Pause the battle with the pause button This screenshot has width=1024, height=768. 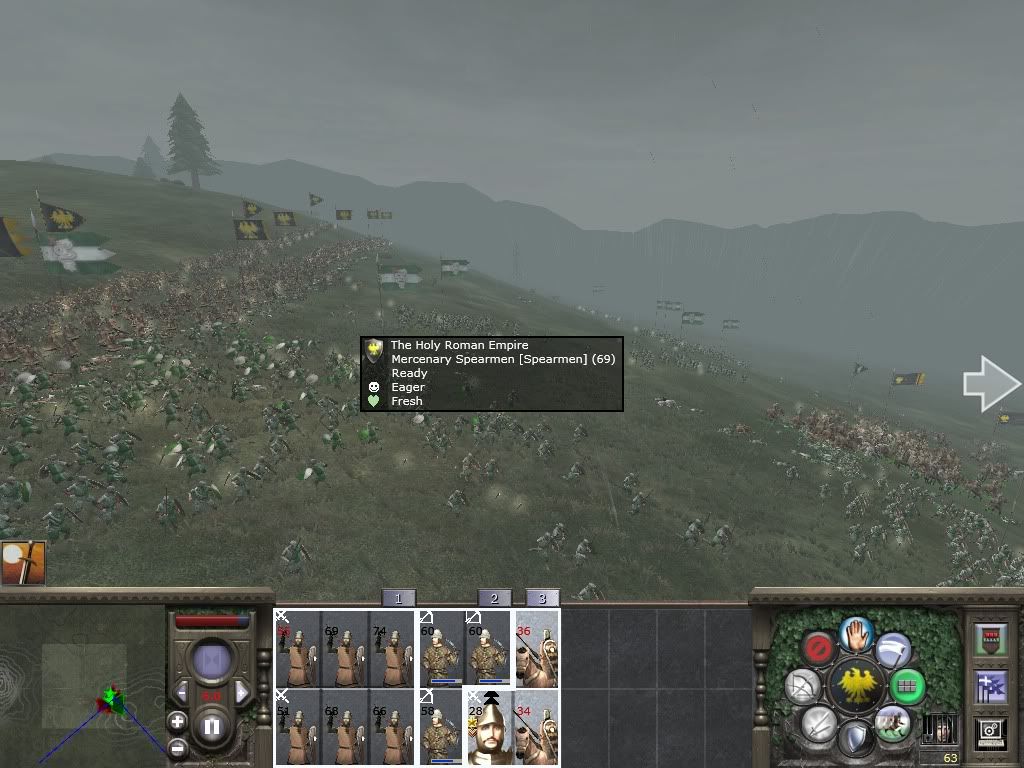click(x=212, y=726)
